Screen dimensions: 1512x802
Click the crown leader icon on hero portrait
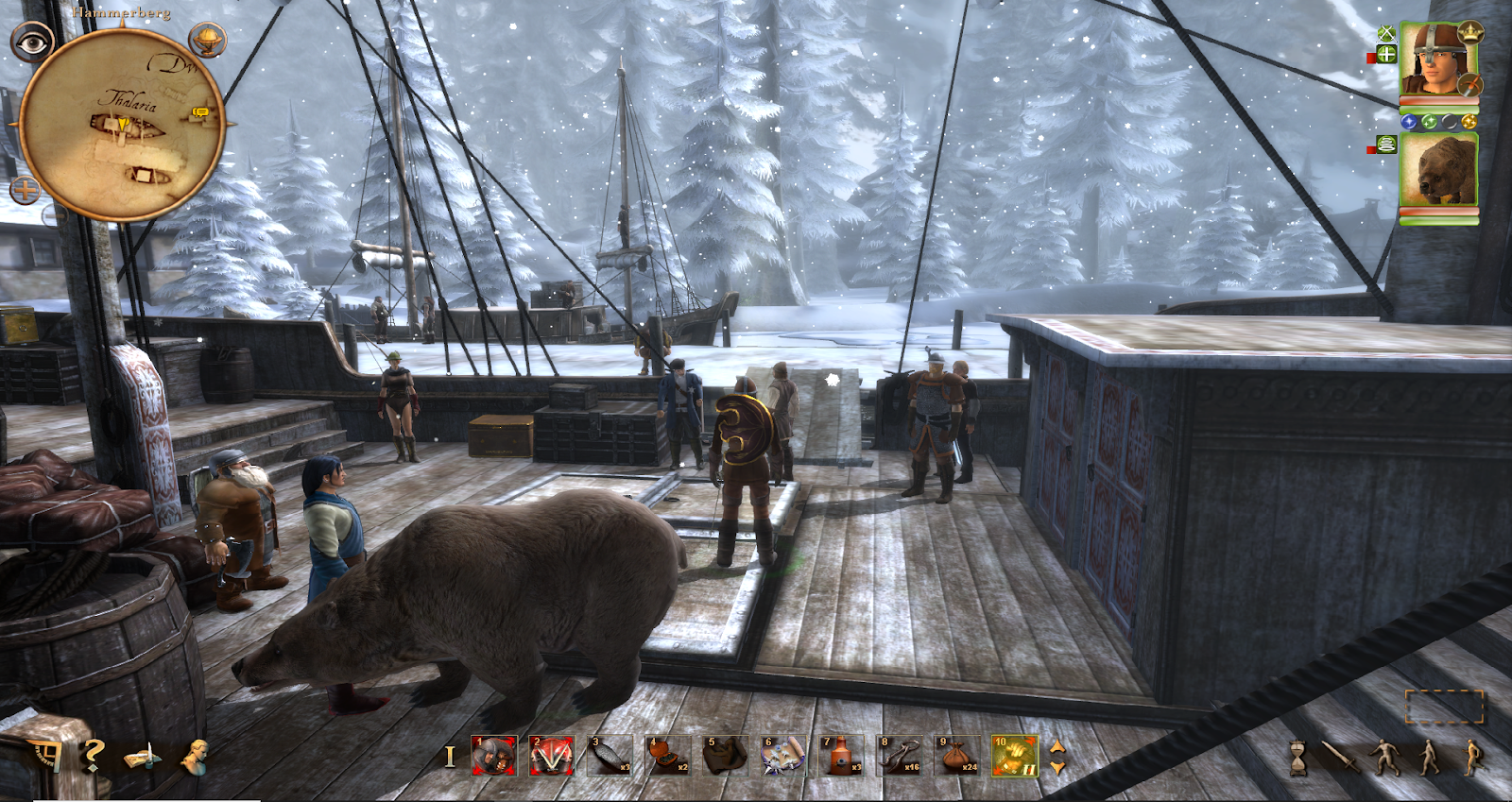[x=1470, y=33]
